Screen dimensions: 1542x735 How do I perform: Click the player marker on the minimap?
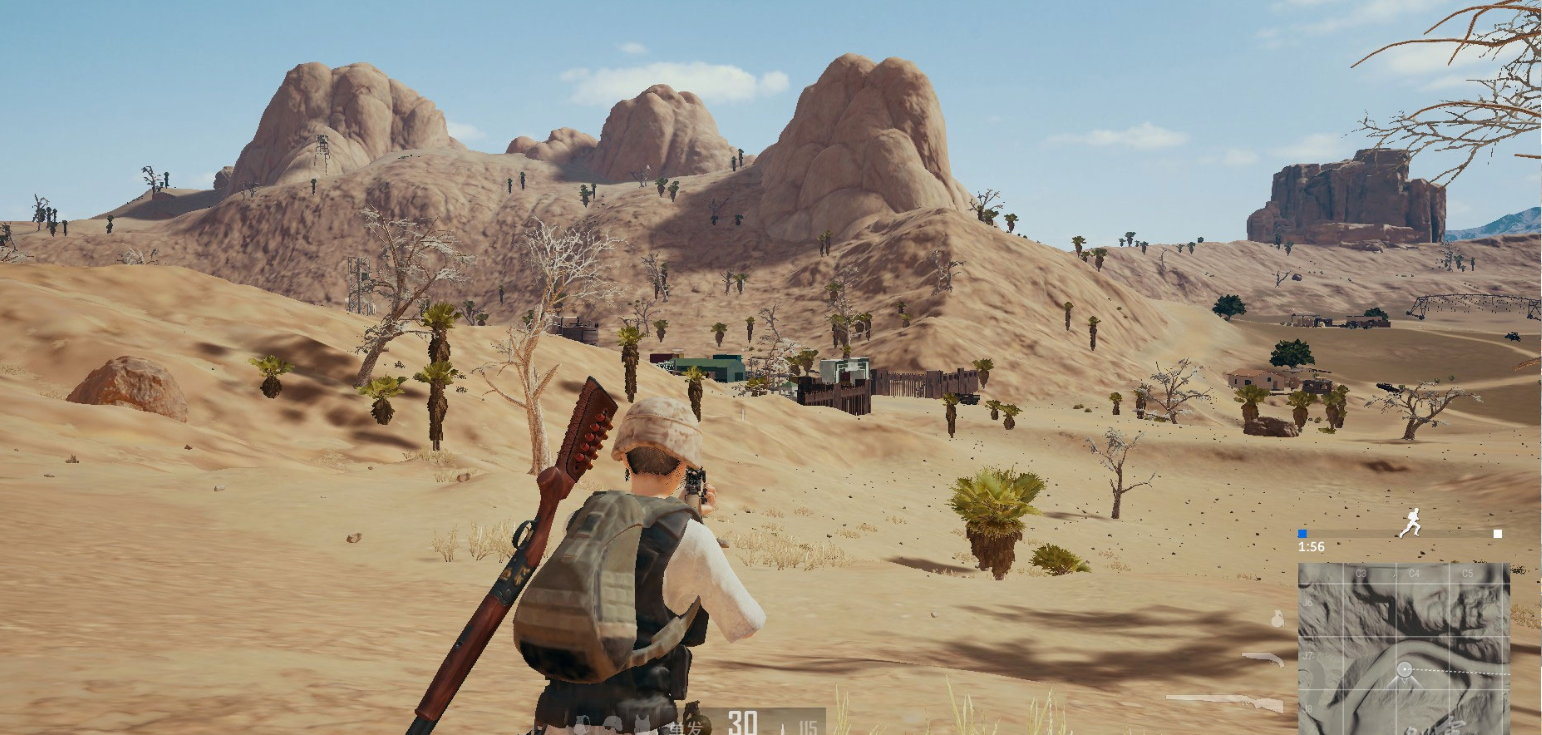[1404, 668]
